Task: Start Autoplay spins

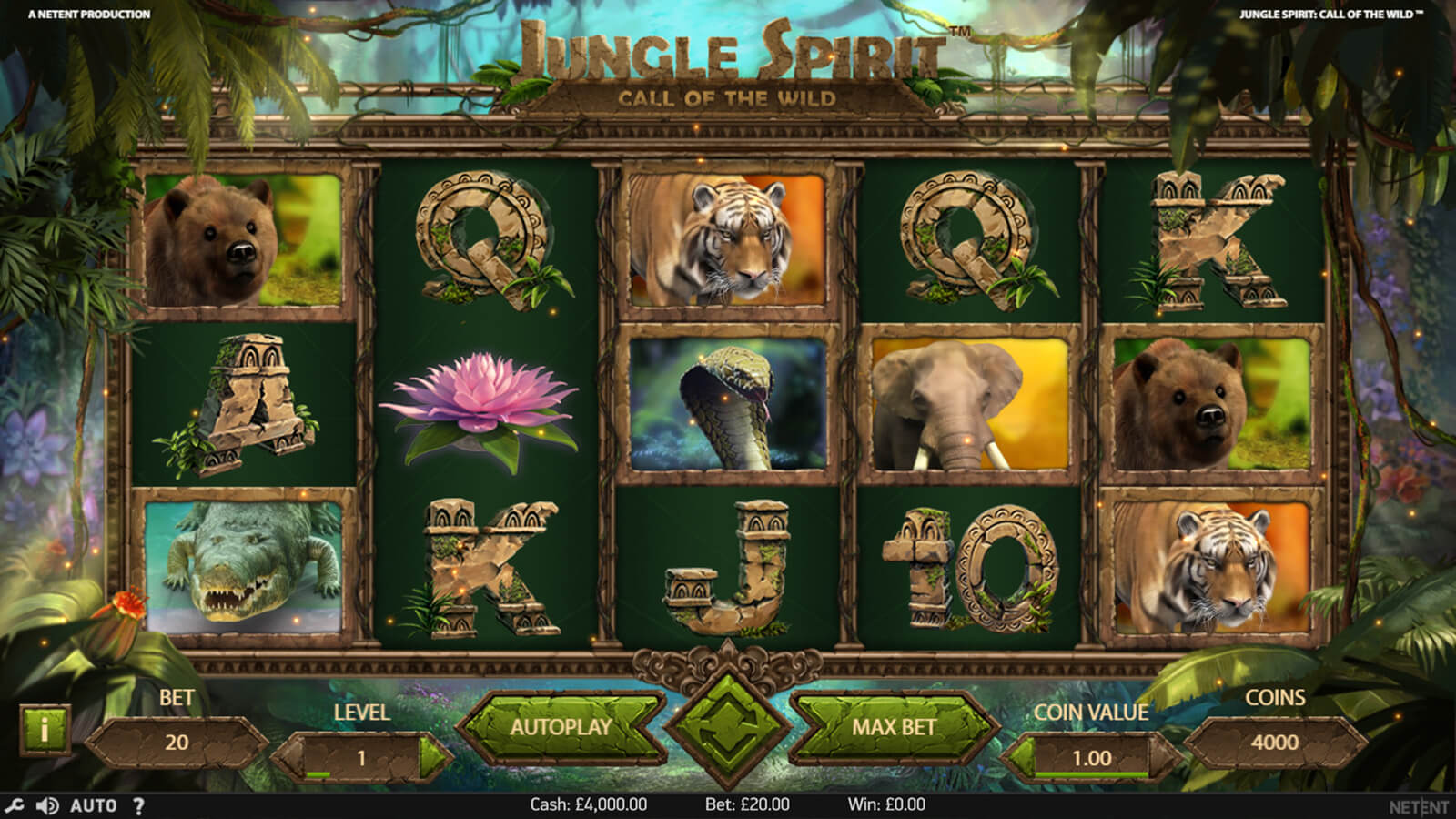Action: 561,727
